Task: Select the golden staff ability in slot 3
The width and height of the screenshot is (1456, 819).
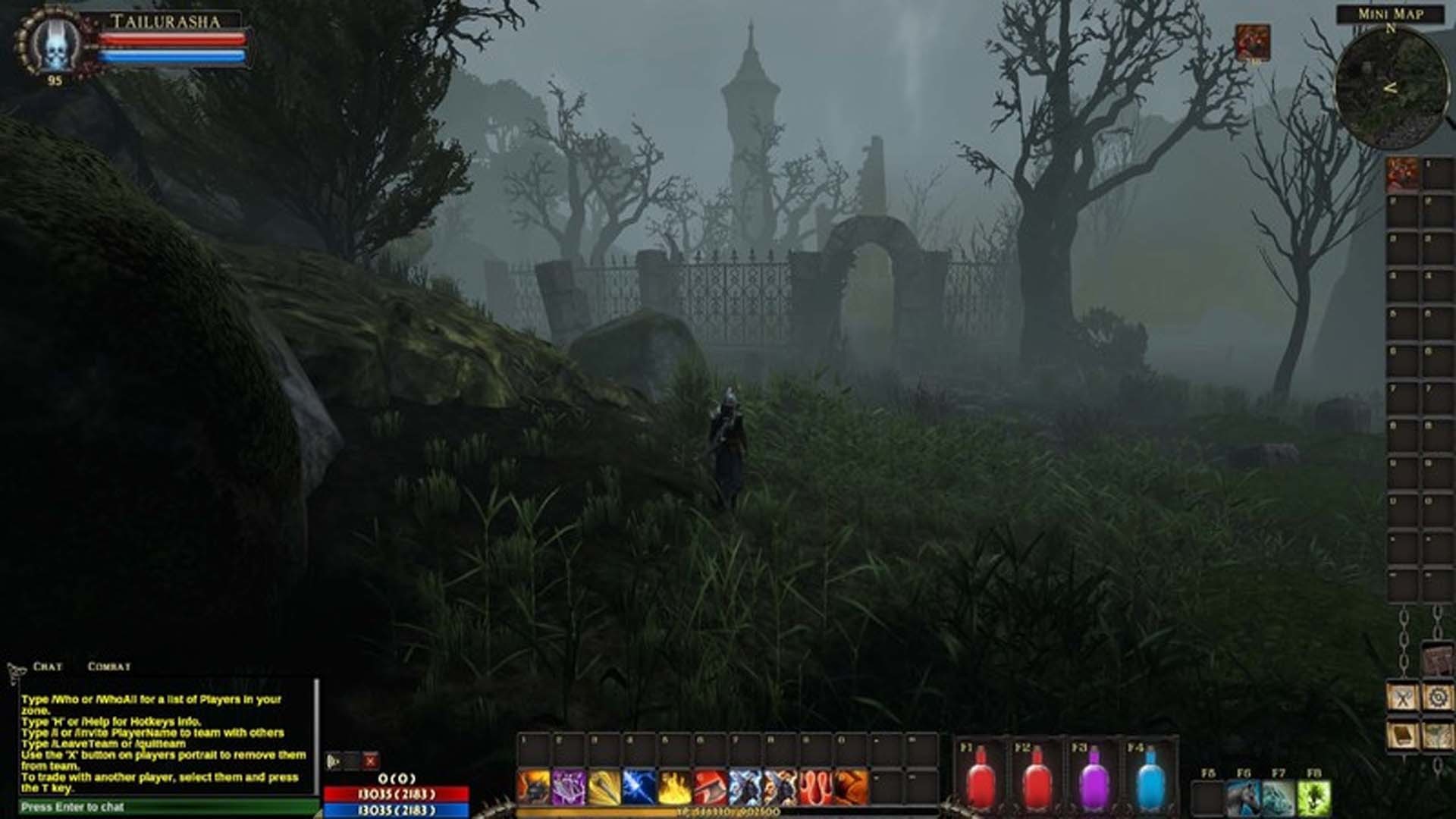Action: click(604, 783)
